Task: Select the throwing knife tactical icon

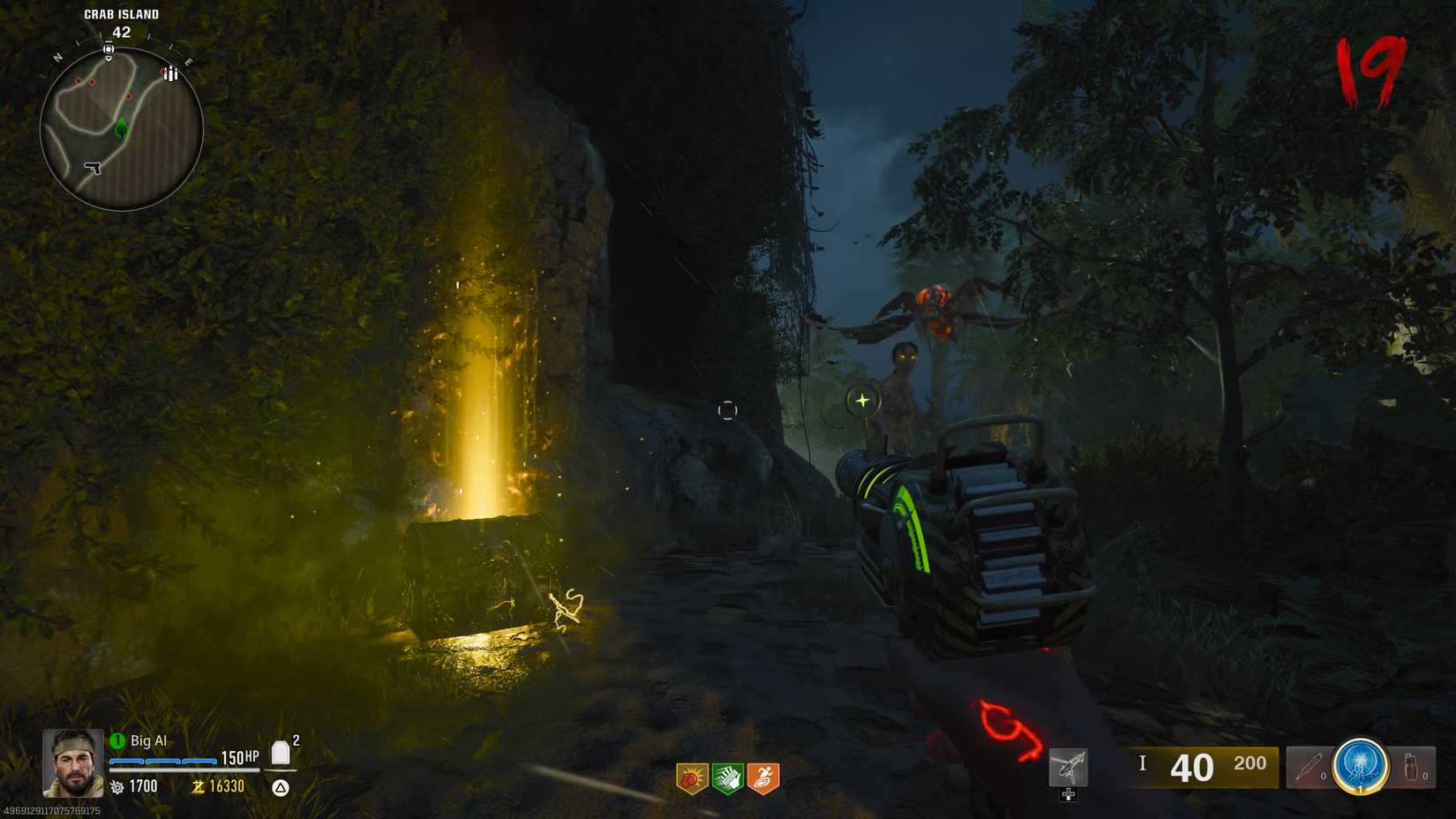Action: (x=1310, y=766)
